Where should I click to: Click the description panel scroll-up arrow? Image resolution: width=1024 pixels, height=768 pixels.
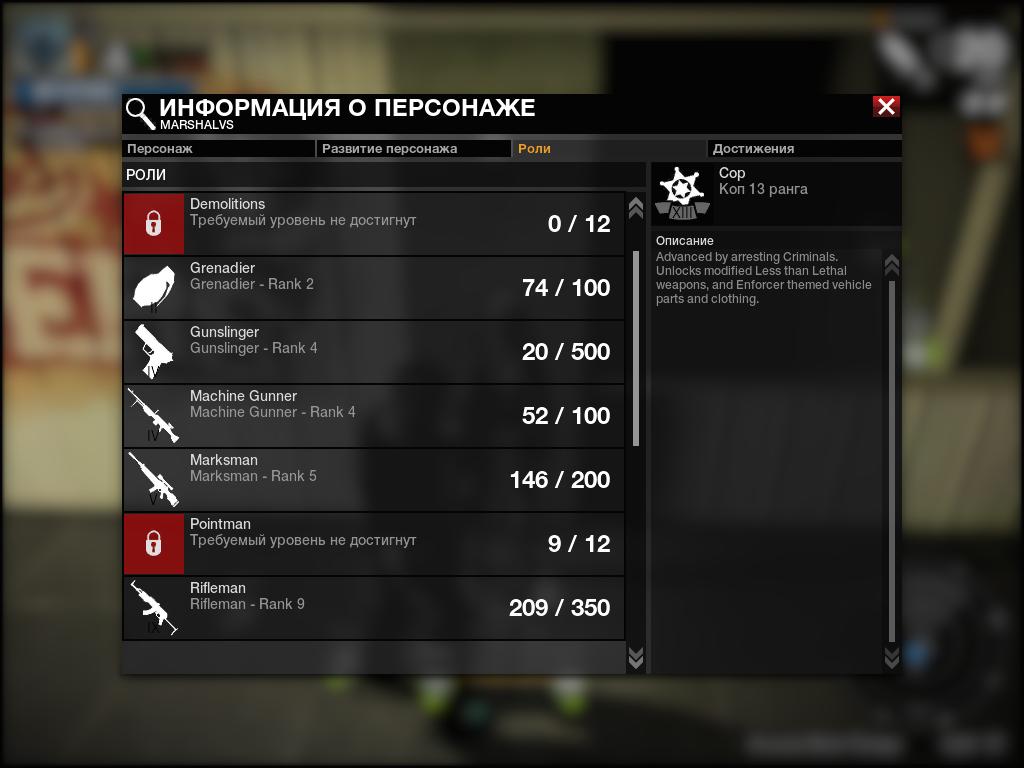pos(892,266)
